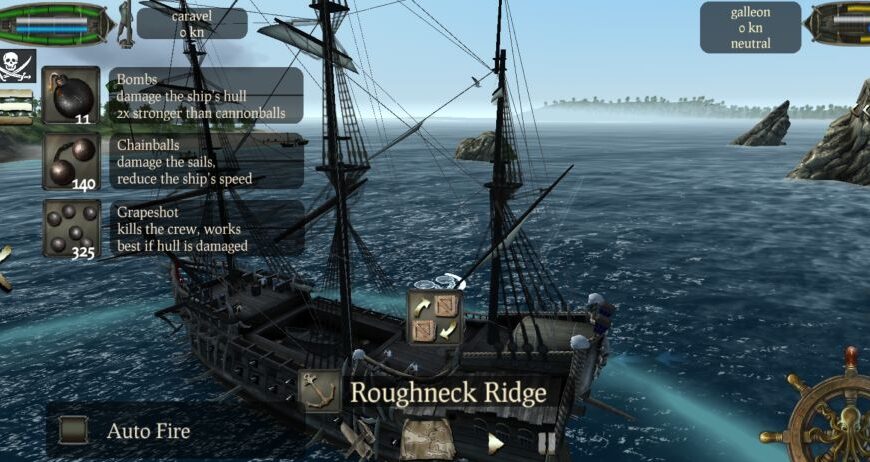The image size is (870, 462).
Task: Click the crew figure icon beside caravel
Action: [x=125, y=24]
